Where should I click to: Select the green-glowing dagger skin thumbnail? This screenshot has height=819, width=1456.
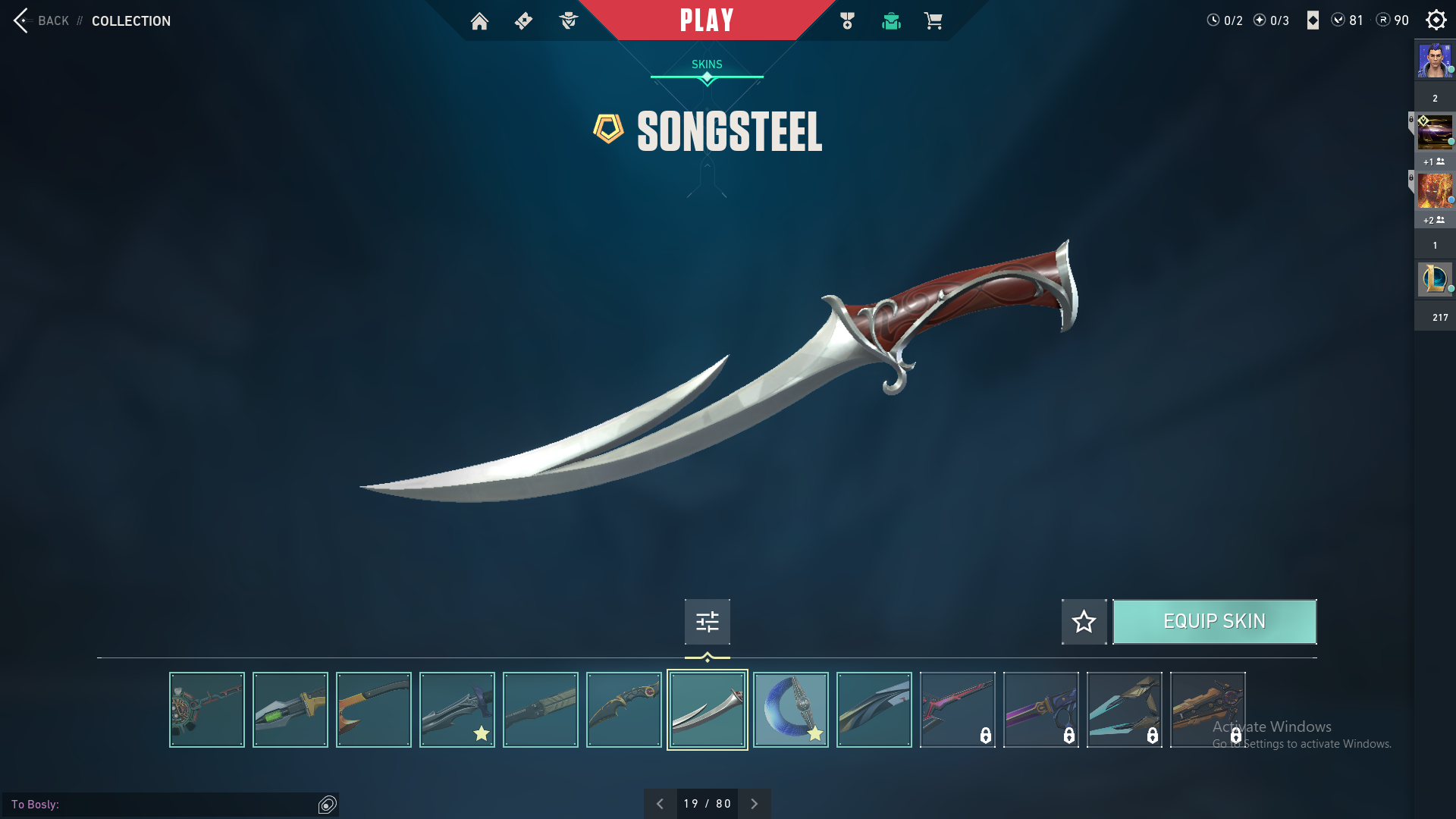click(290, 710)
